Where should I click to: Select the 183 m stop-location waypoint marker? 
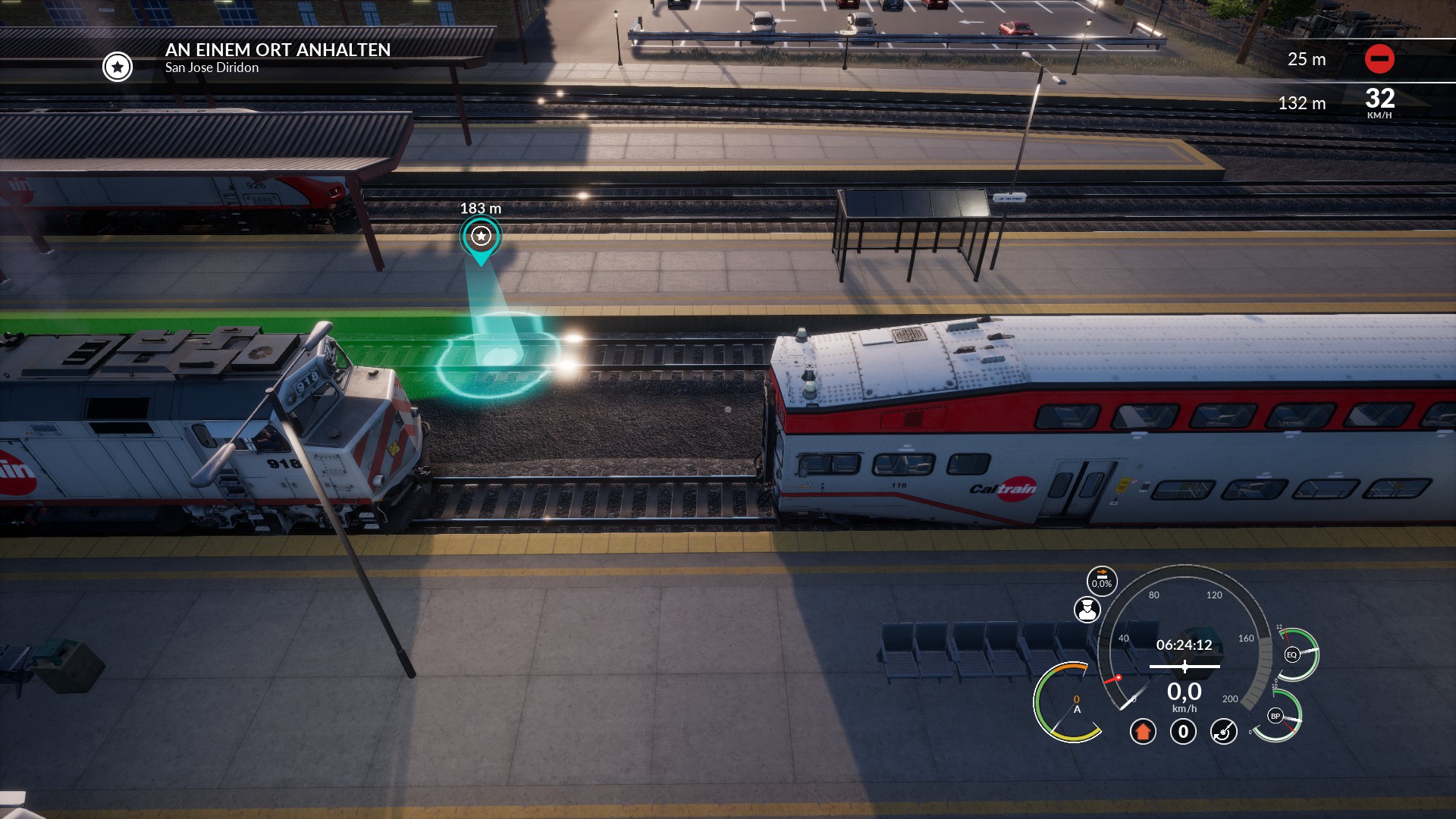click(x=481, y=237)
